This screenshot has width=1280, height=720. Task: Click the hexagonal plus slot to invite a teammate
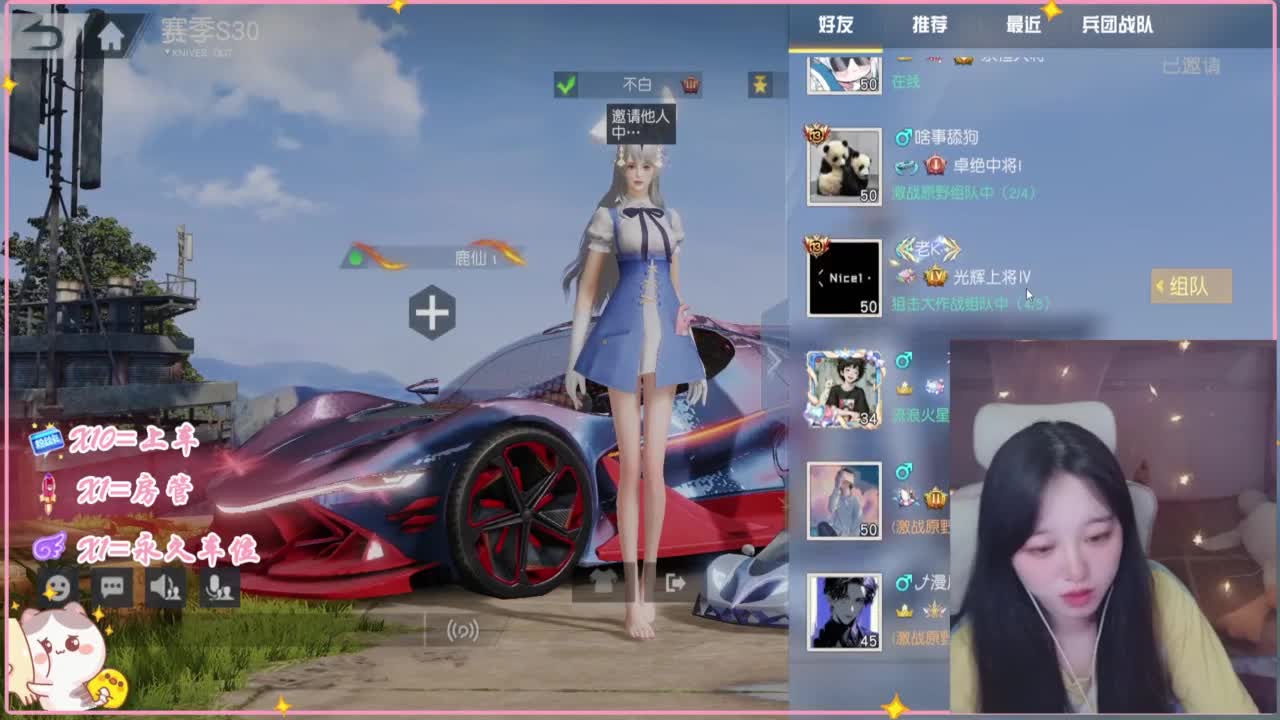point(432,311)
